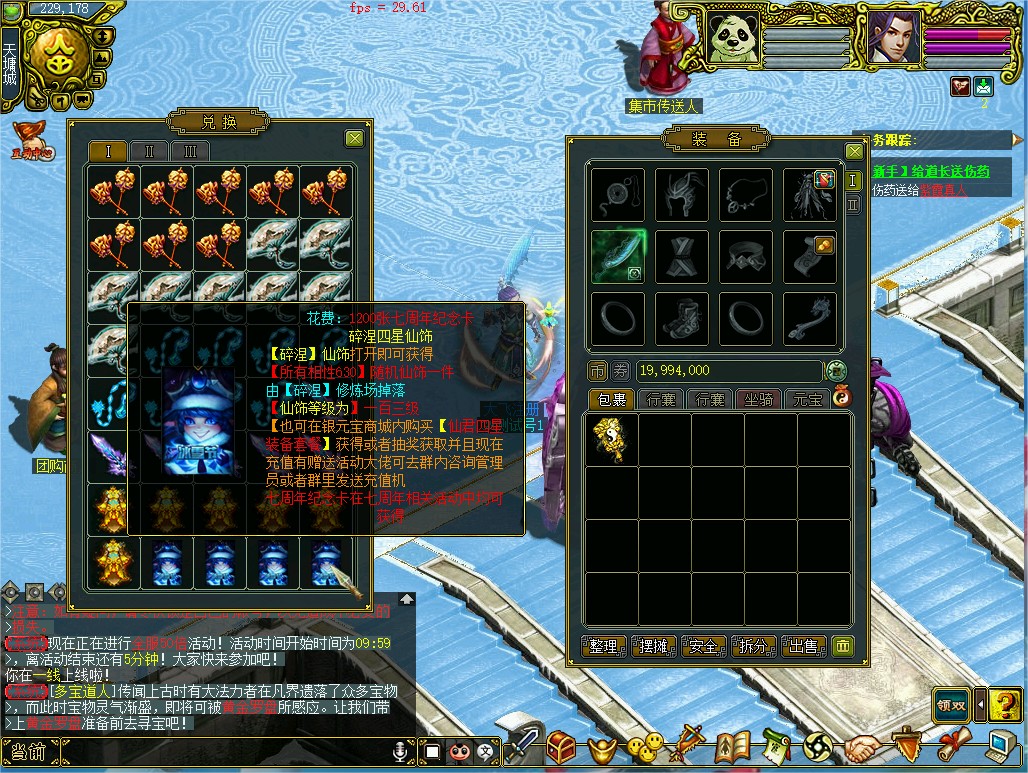Switch to the 元宝 ingot tab

tap(806, 400)
